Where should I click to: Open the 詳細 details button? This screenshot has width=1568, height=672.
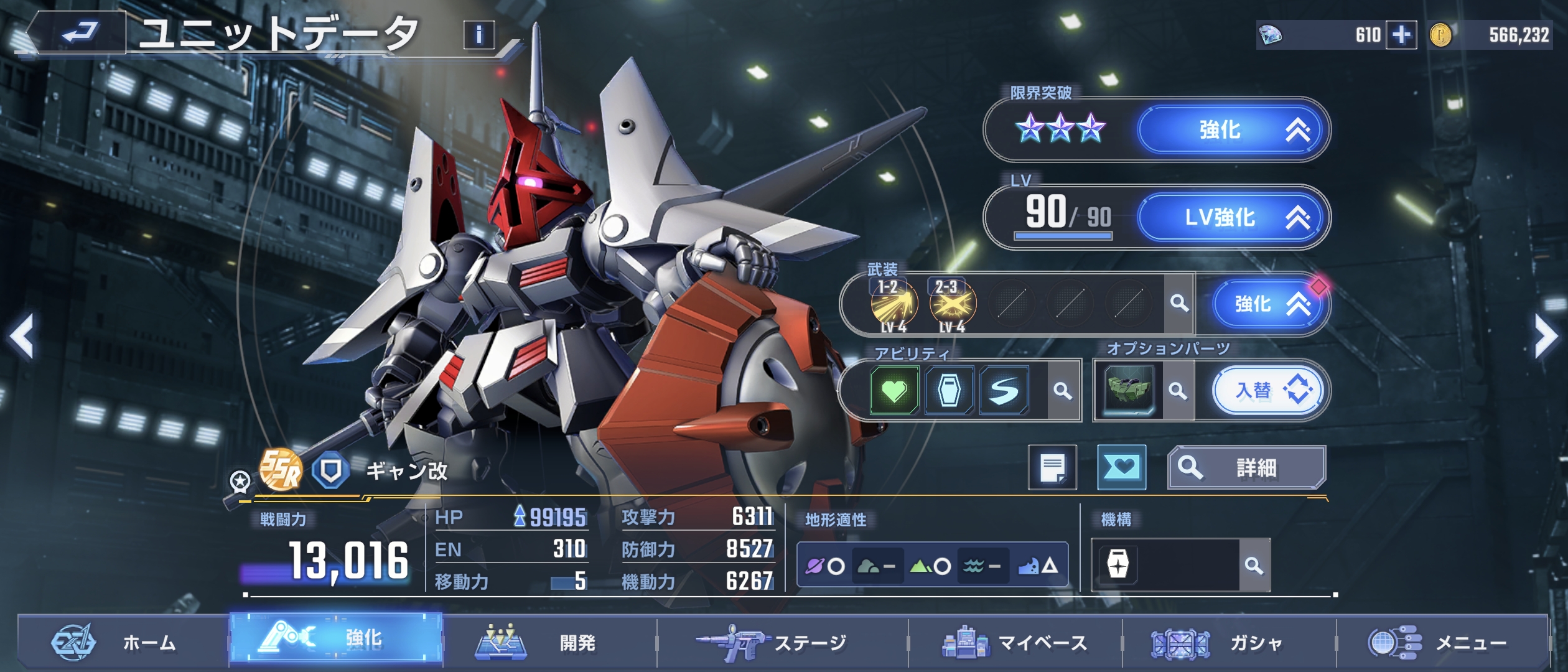coord(1246,467)
